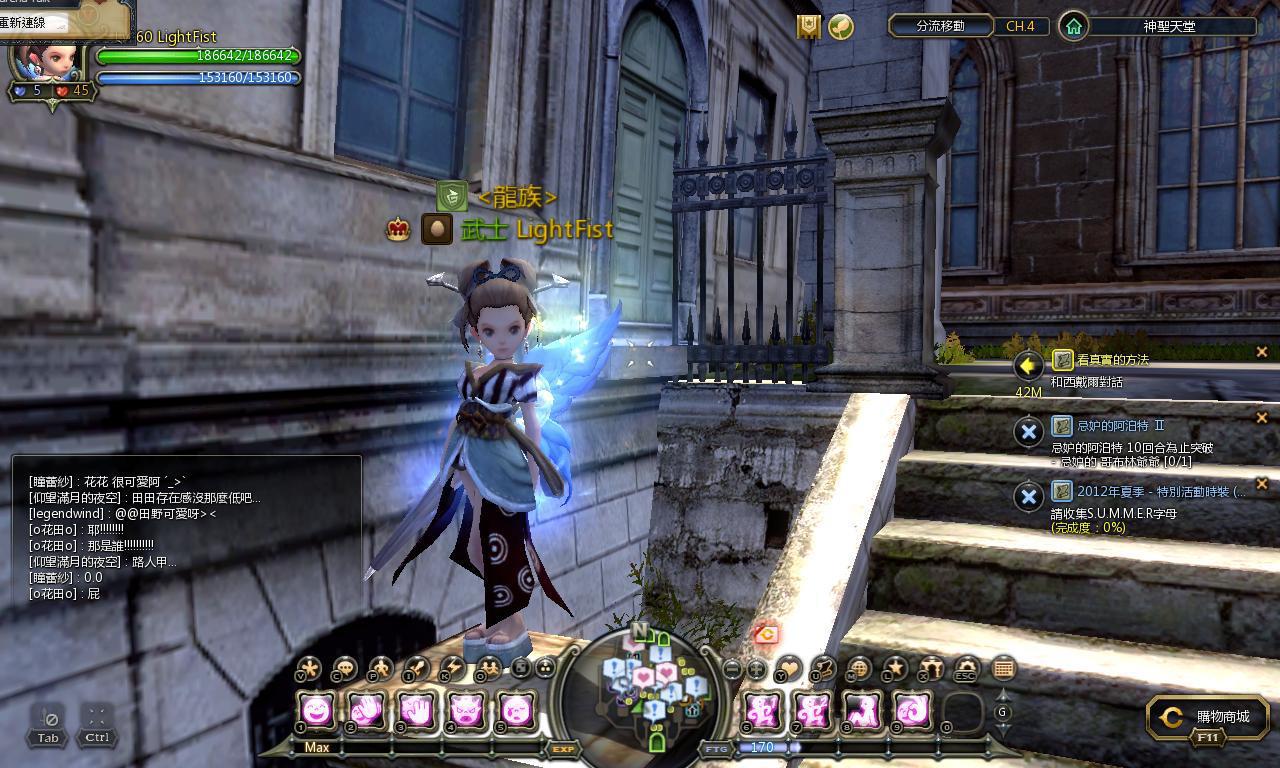Screen dimensions: 1280x768
Task: Click the chat log window
Action: tap(187, 532)
